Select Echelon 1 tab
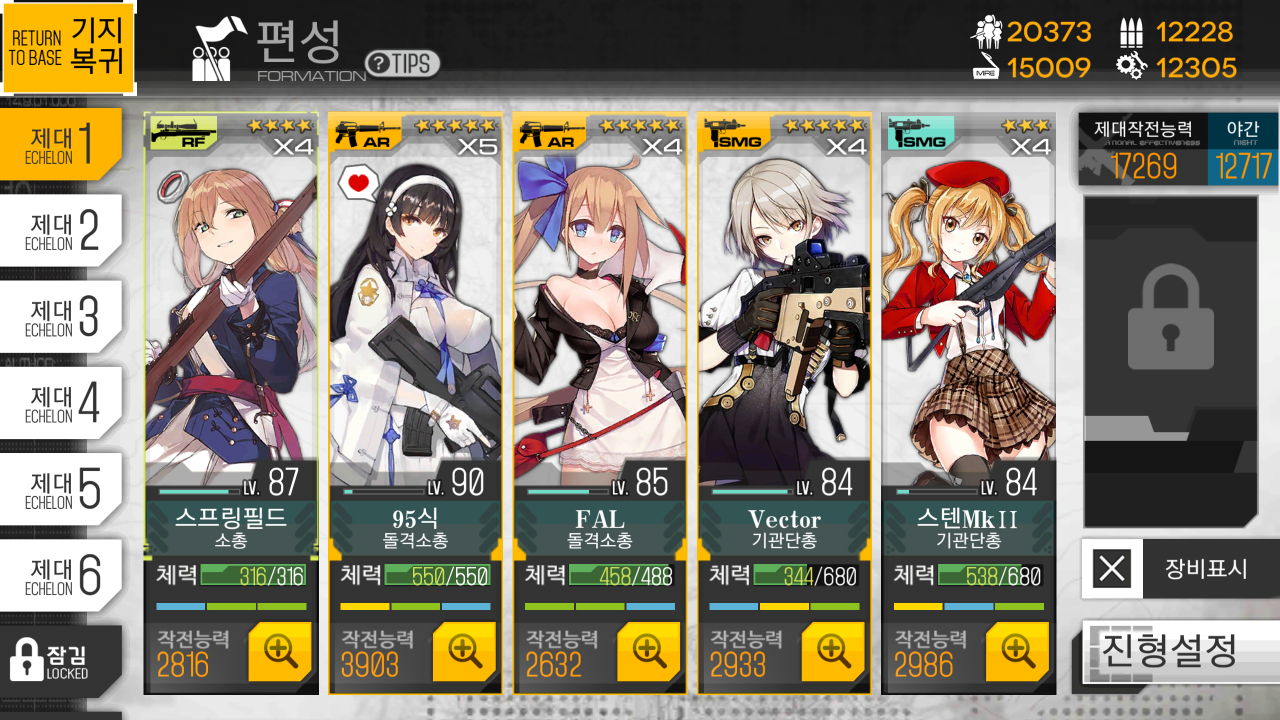The width and height of the screenshot is (1280, 720). tap(60, 144)
